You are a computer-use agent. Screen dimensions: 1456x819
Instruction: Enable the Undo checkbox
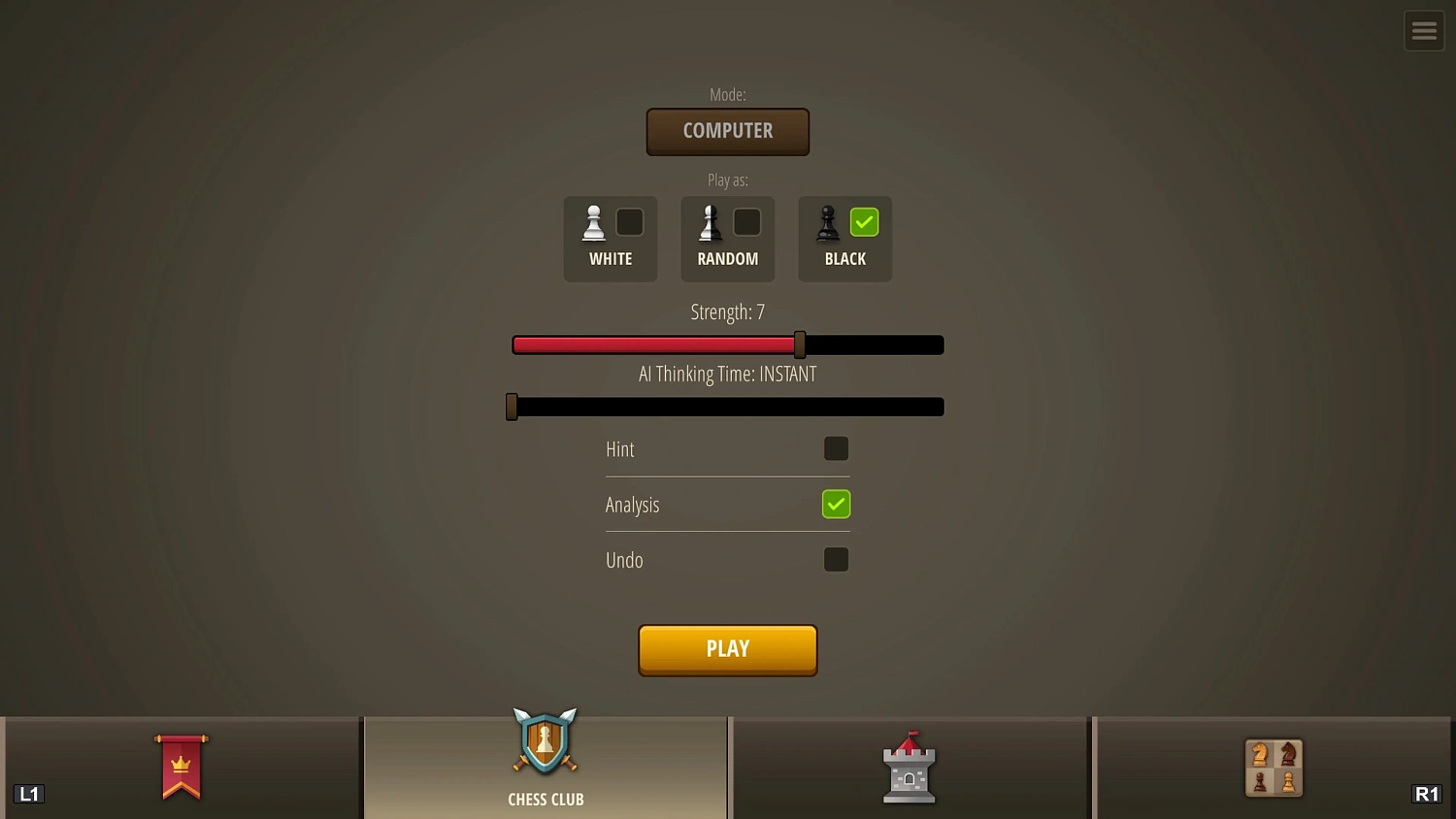[x=836, y=559]
